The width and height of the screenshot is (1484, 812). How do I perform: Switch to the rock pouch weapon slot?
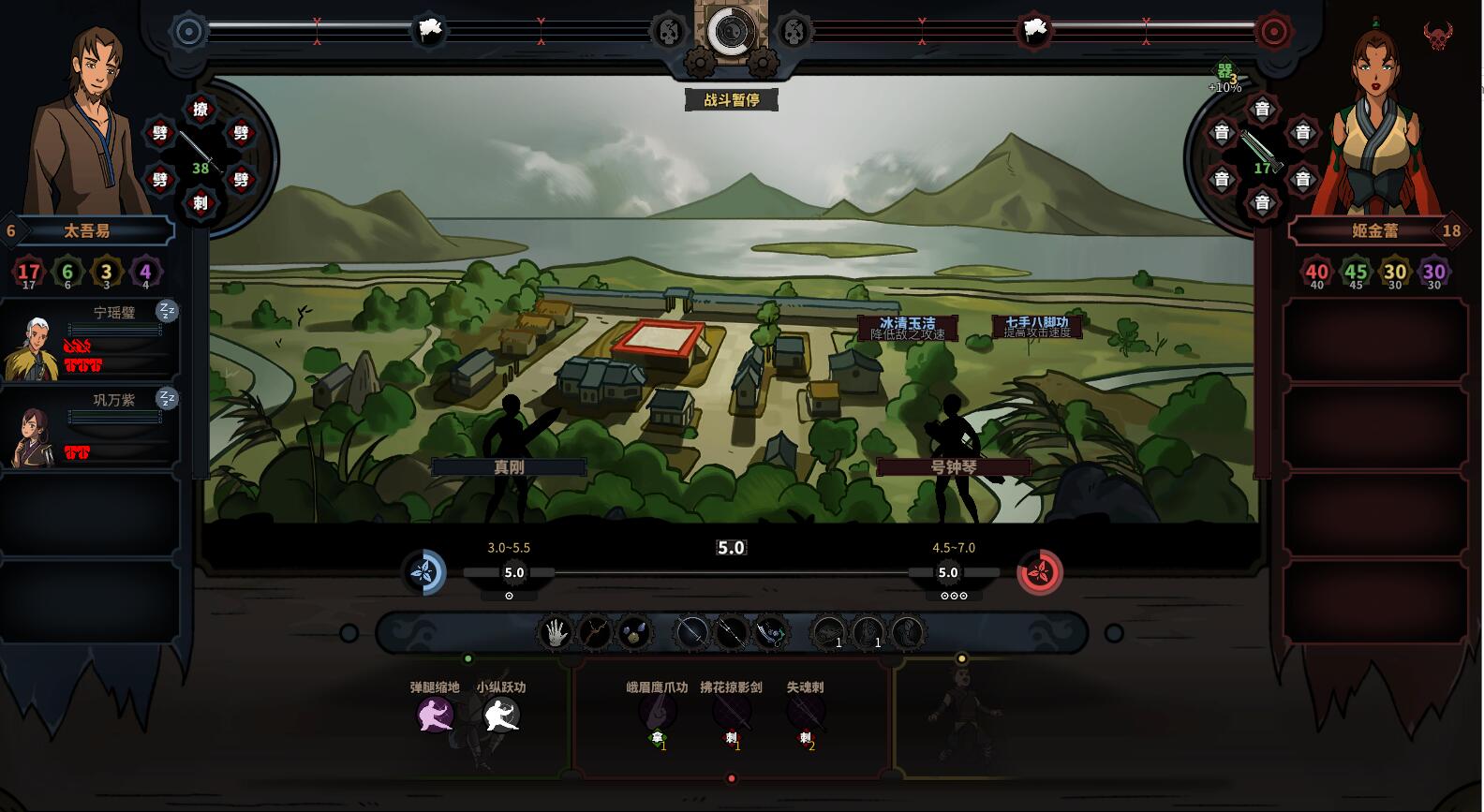pos(634,633)
